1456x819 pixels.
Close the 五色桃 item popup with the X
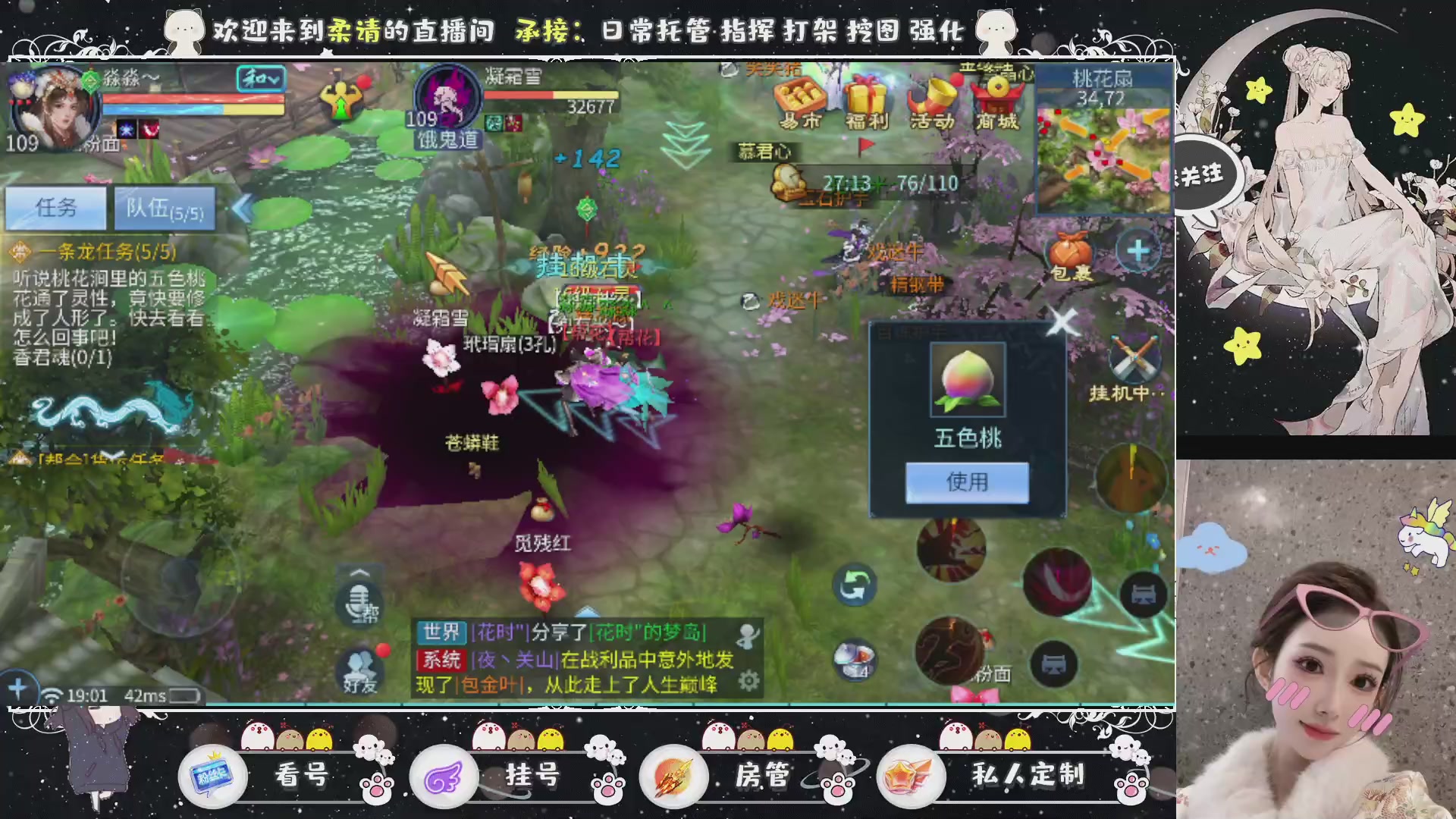click(x=1061, y=322)
